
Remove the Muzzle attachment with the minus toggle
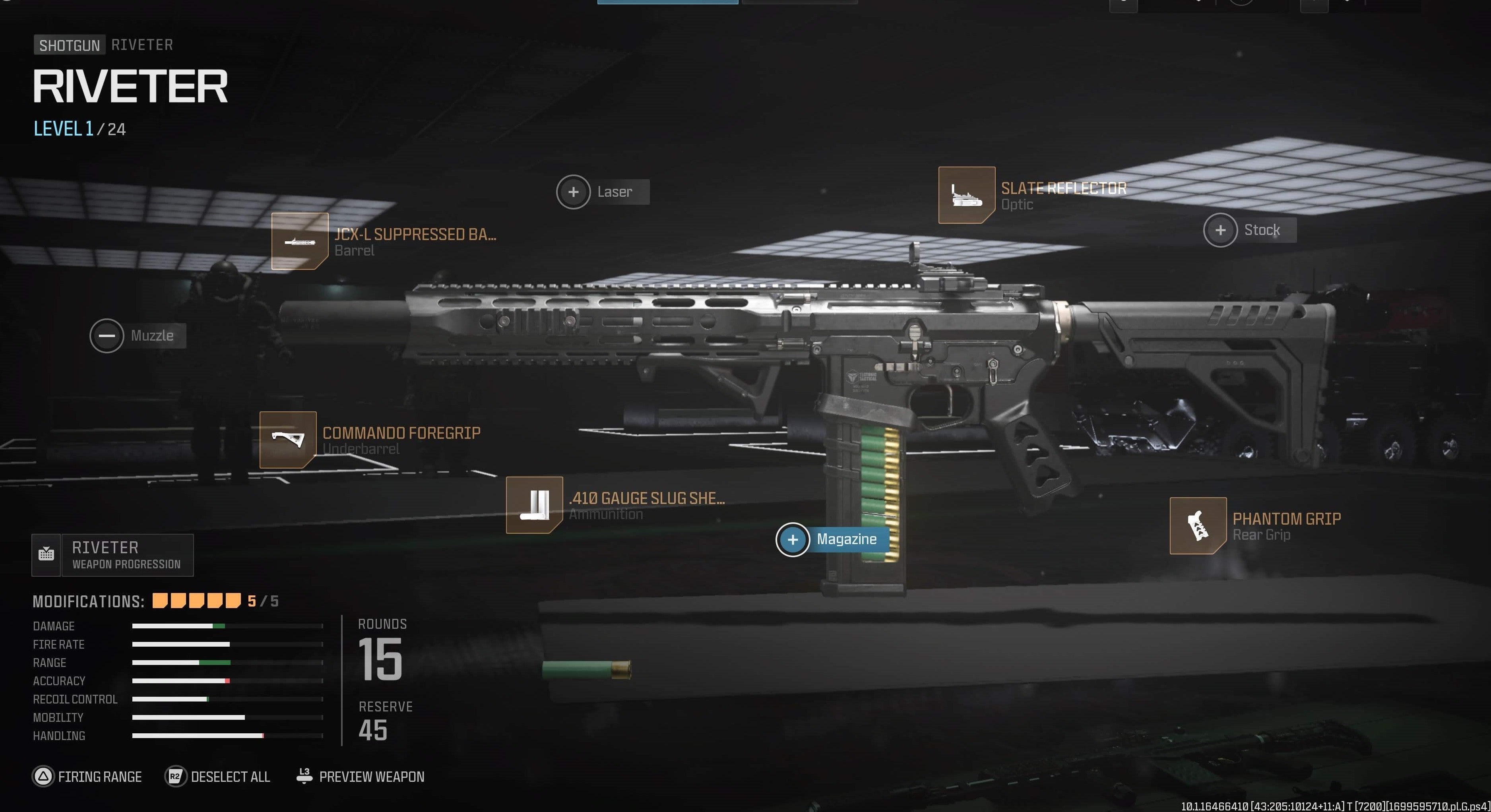click(107, 335)
